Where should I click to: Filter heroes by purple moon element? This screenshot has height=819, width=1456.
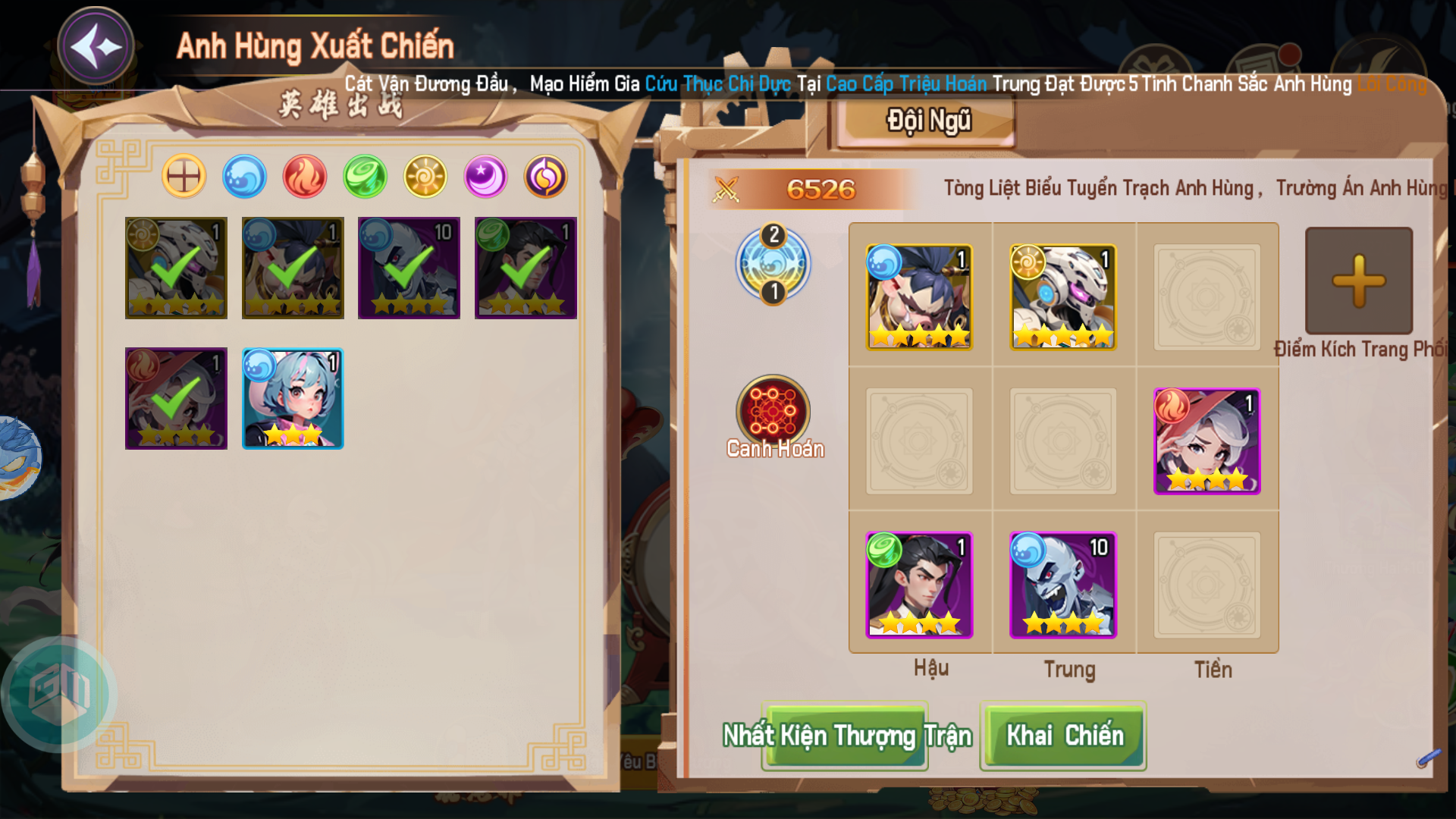(x=485, y=177)
